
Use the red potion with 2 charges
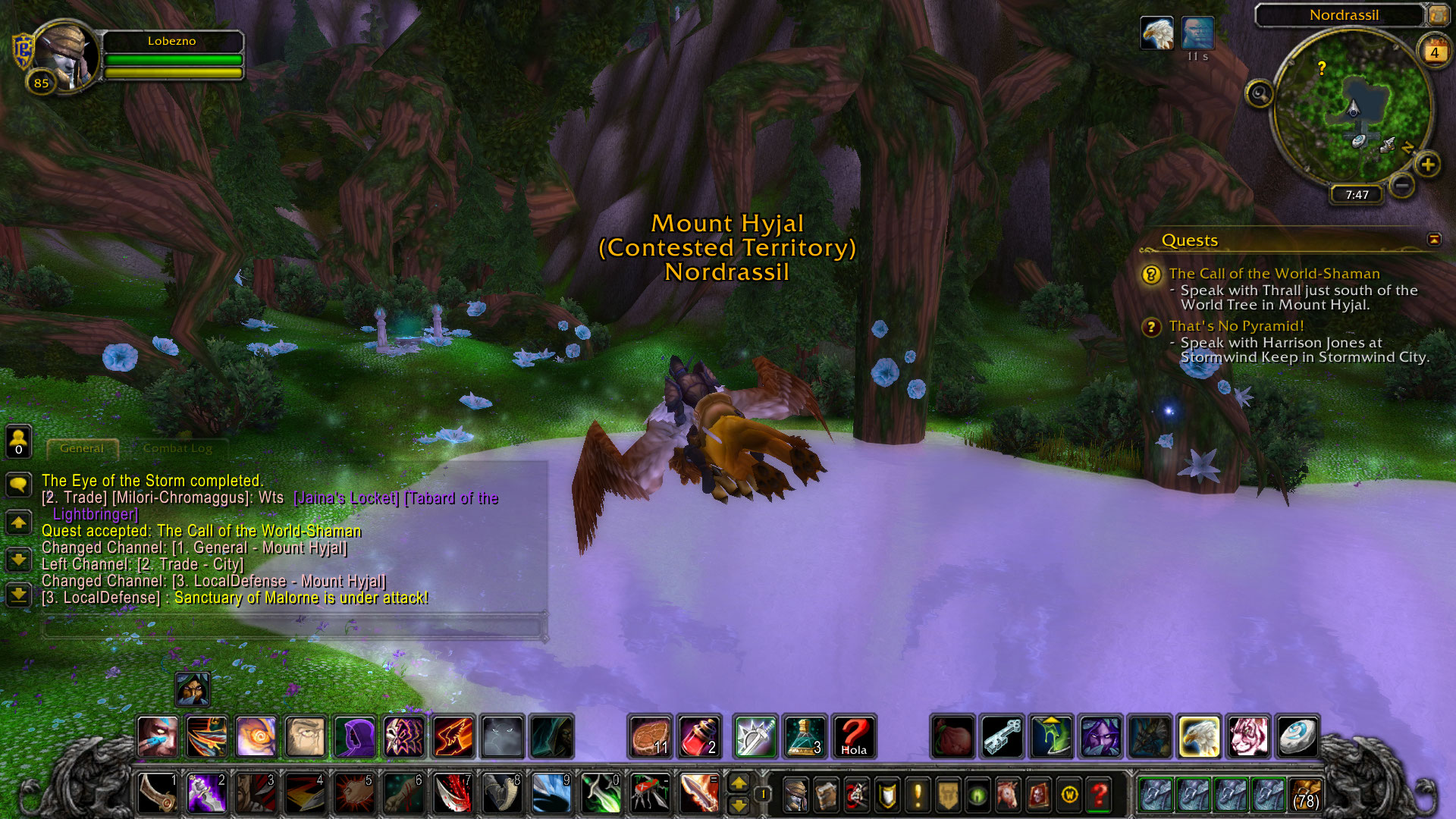tap(699, 736)
